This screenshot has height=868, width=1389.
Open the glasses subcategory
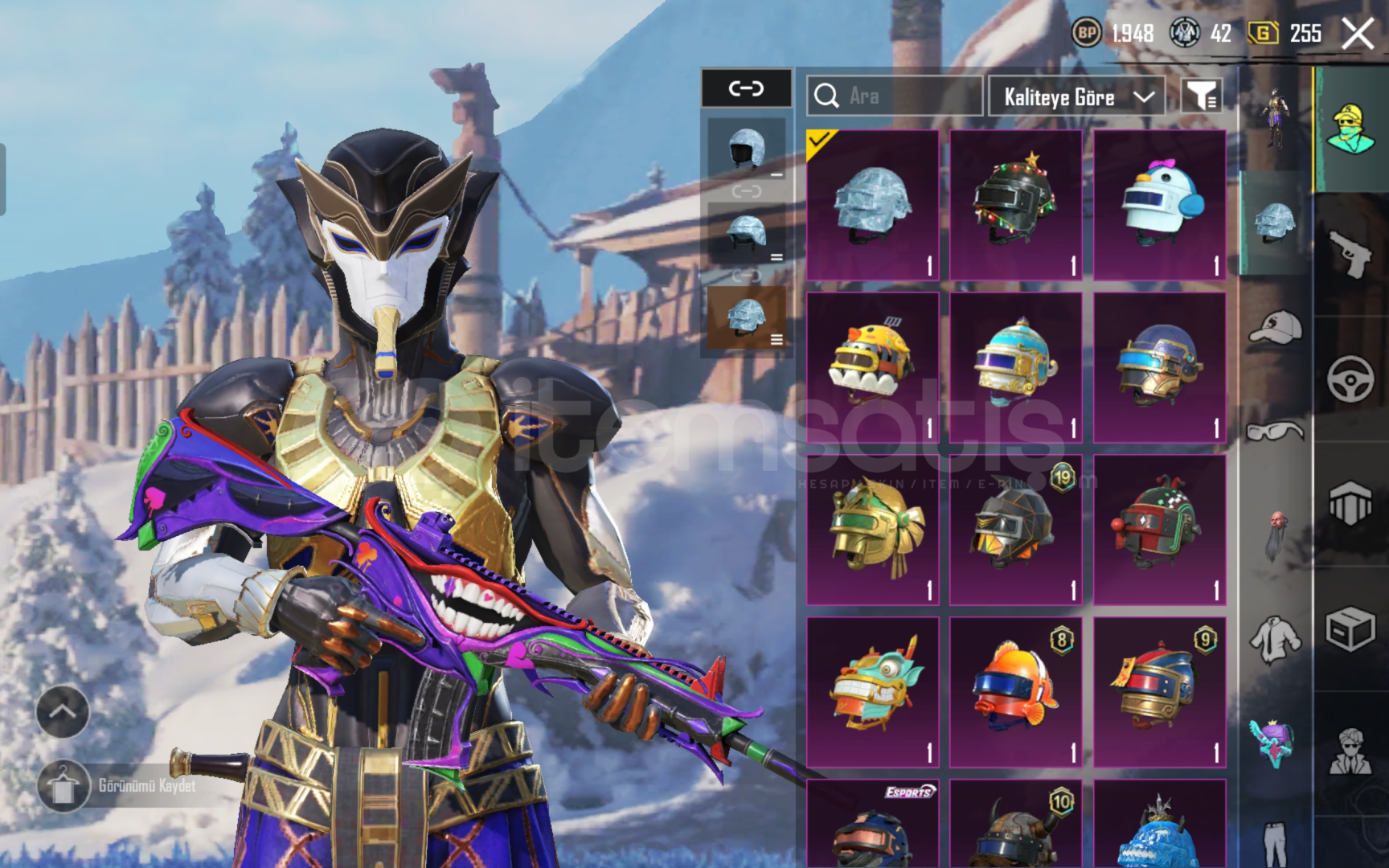[1275, 432]
